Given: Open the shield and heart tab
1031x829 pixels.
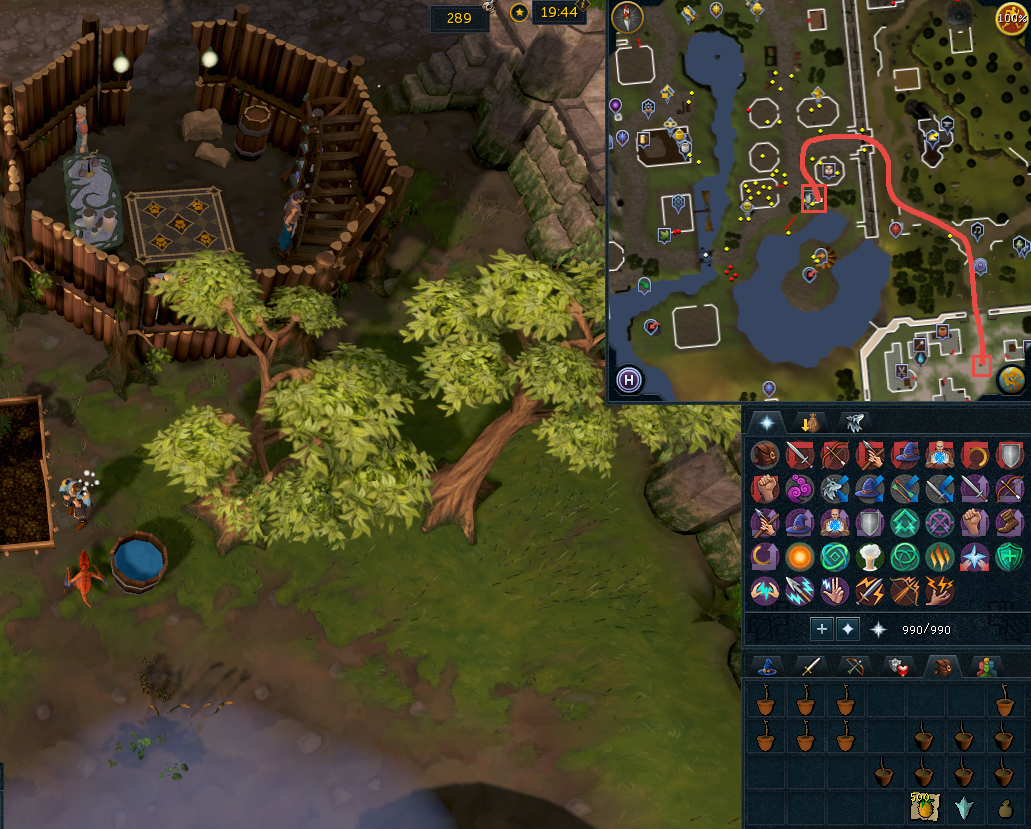Looking at the screenshot, I should click(897, 666).
